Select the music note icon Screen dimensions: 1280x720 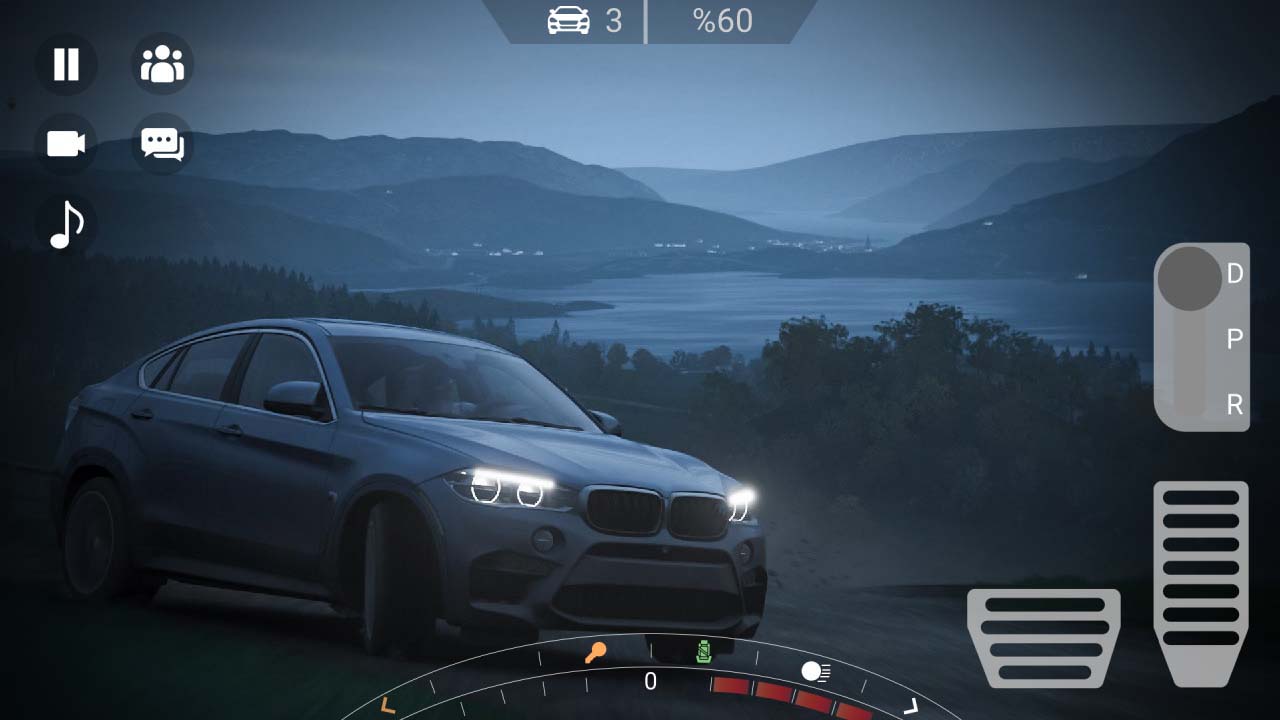(x=65, y=222)
